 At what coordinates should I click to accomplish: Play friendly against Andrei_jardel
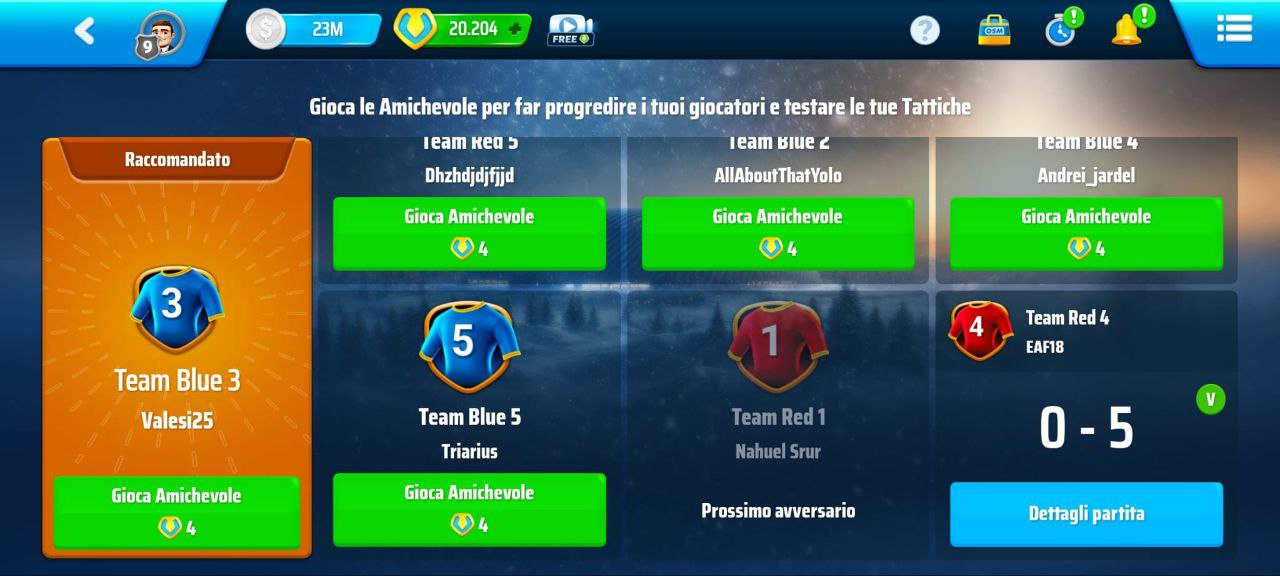point(1086,232)
